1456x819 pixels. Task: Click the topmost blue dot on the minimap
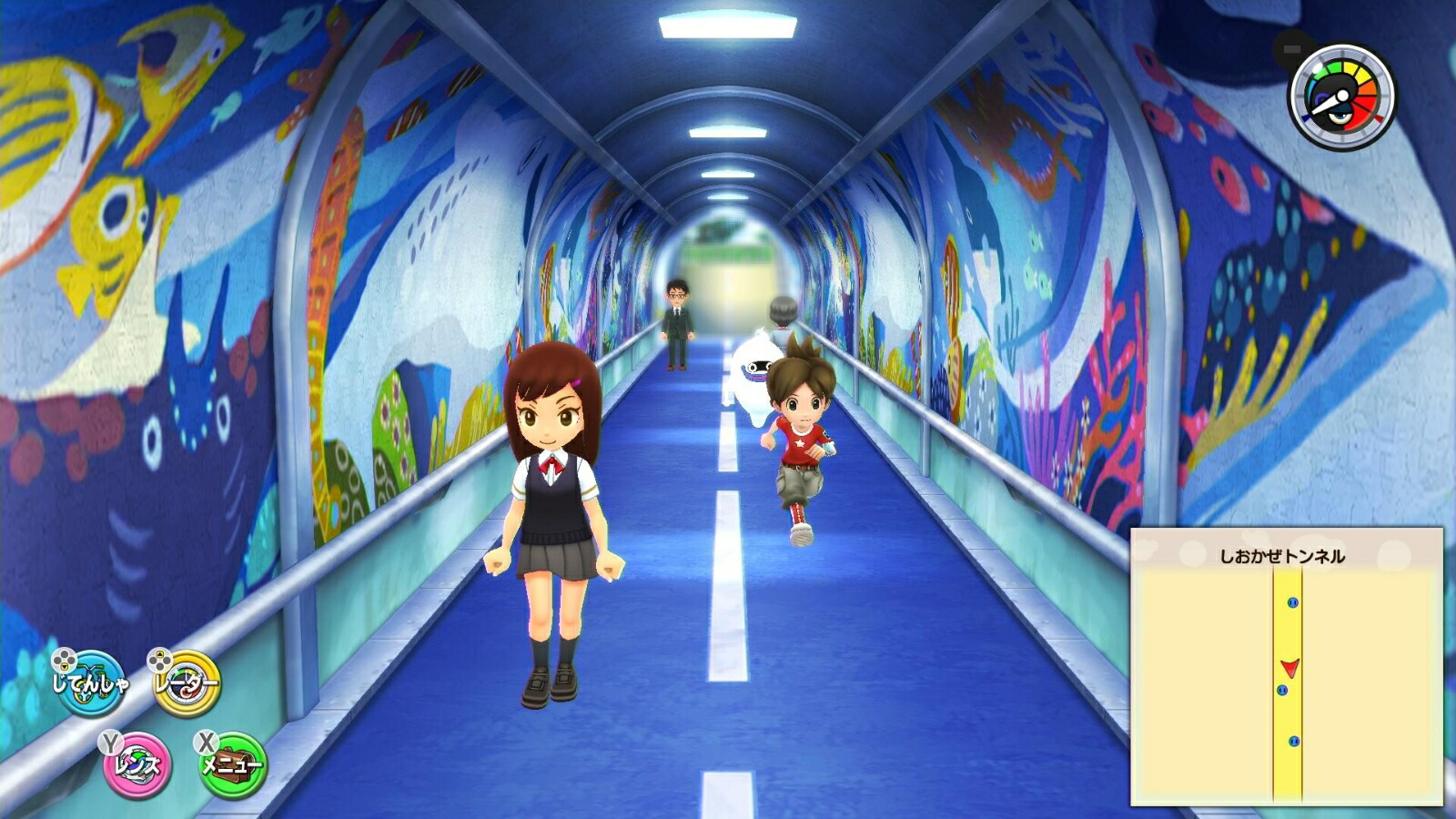pyautogui.click(x=1292, y=602)
